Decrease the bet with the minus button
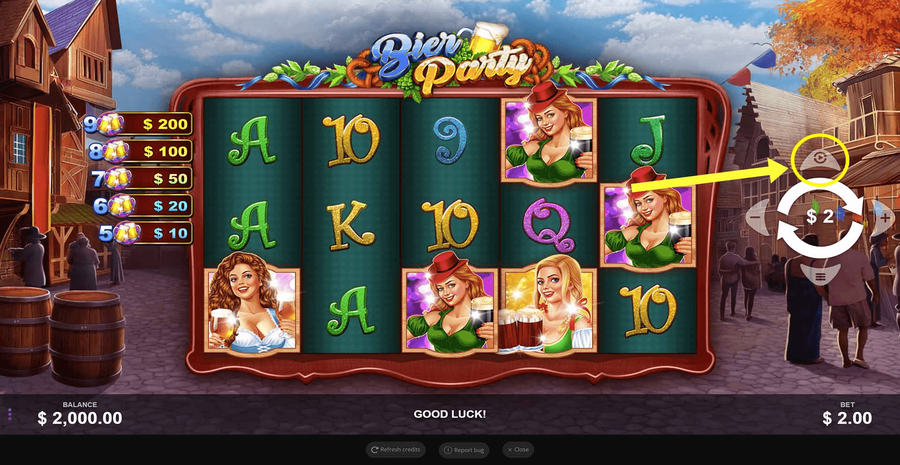Image resolution: width=900 pixels, height=465 pixels. 757,216
